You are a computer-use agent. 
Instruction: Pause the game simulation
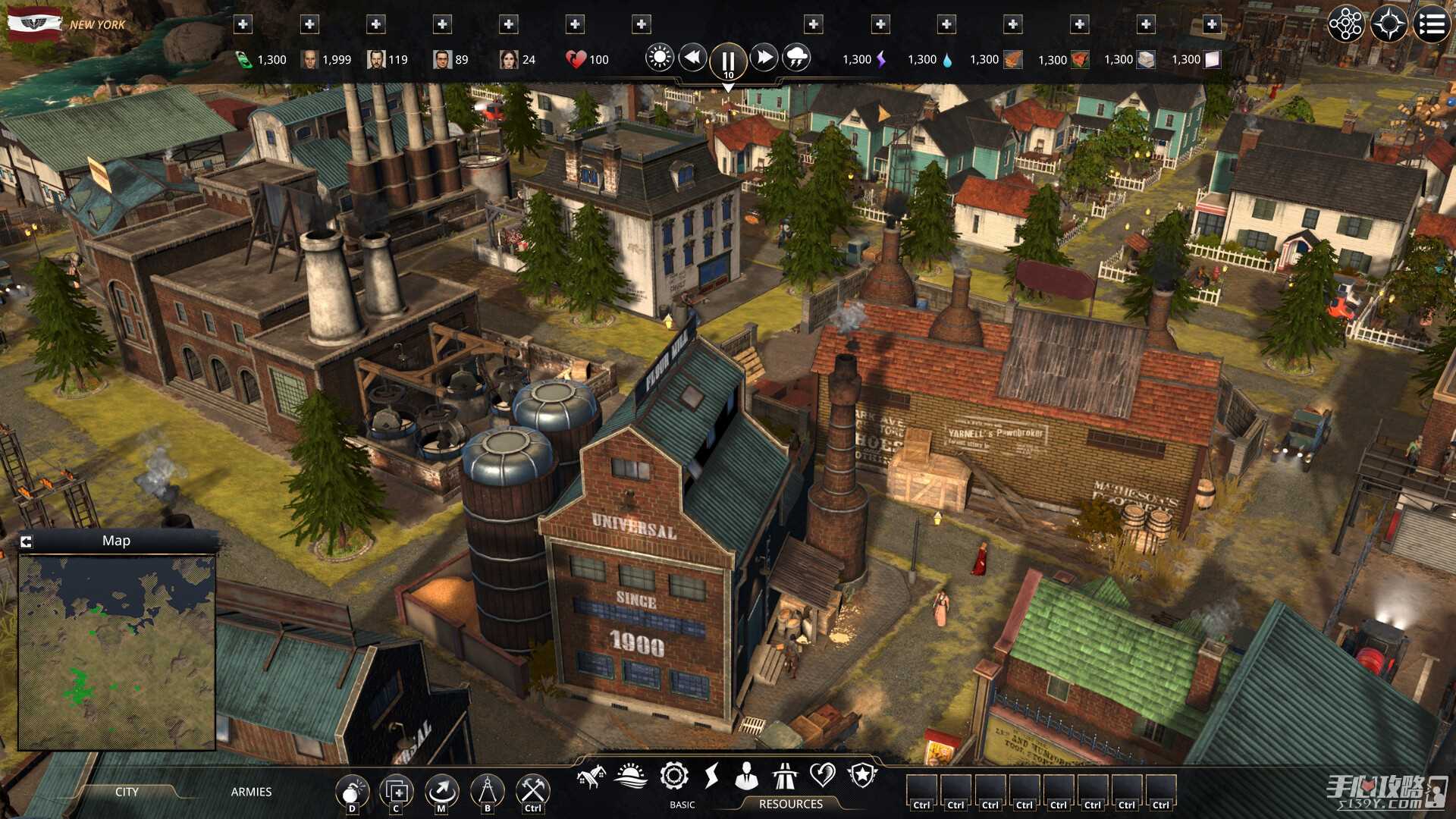727,61
